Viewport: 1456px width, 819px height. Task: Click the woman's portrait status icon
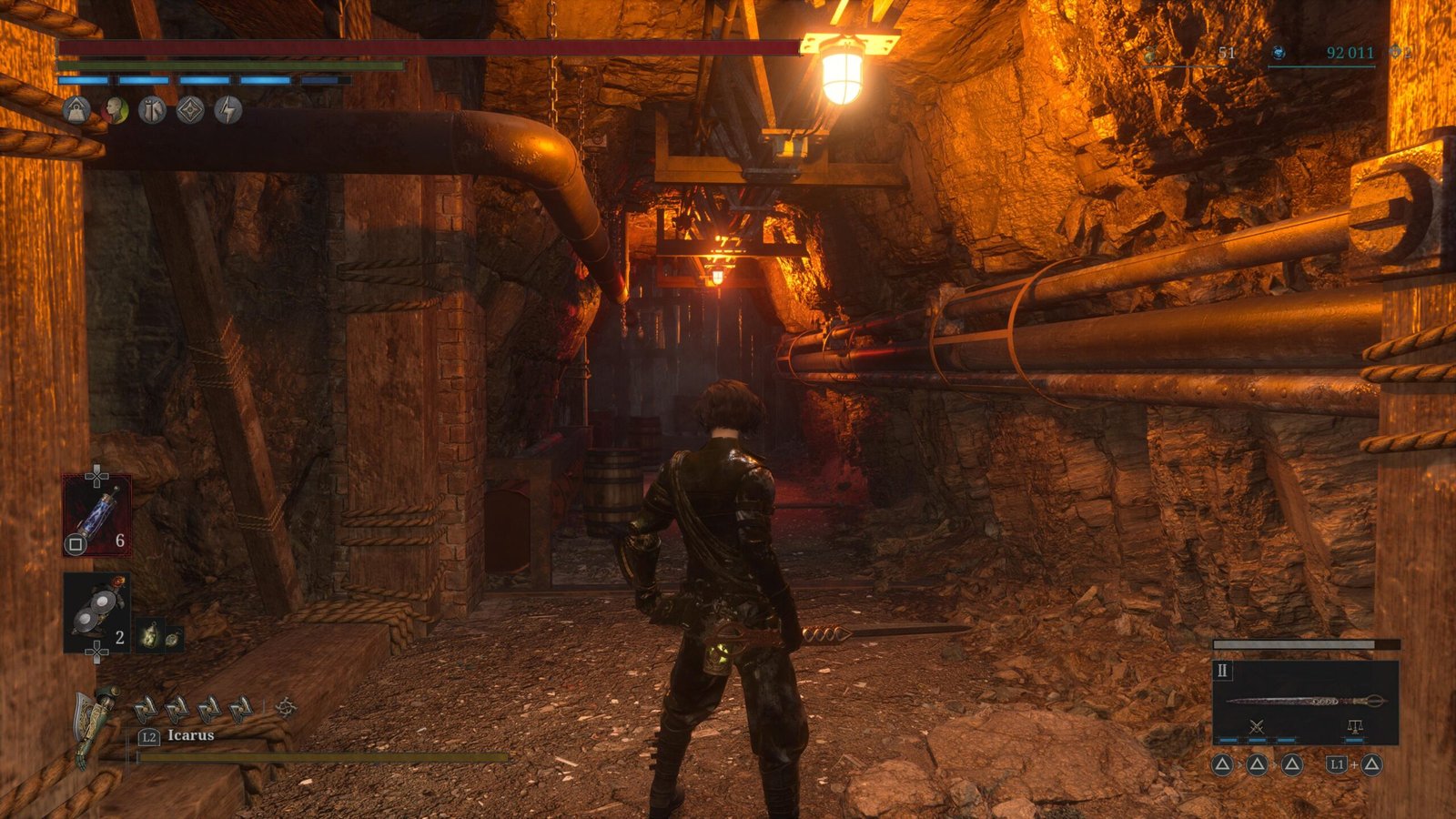point(115,111)
